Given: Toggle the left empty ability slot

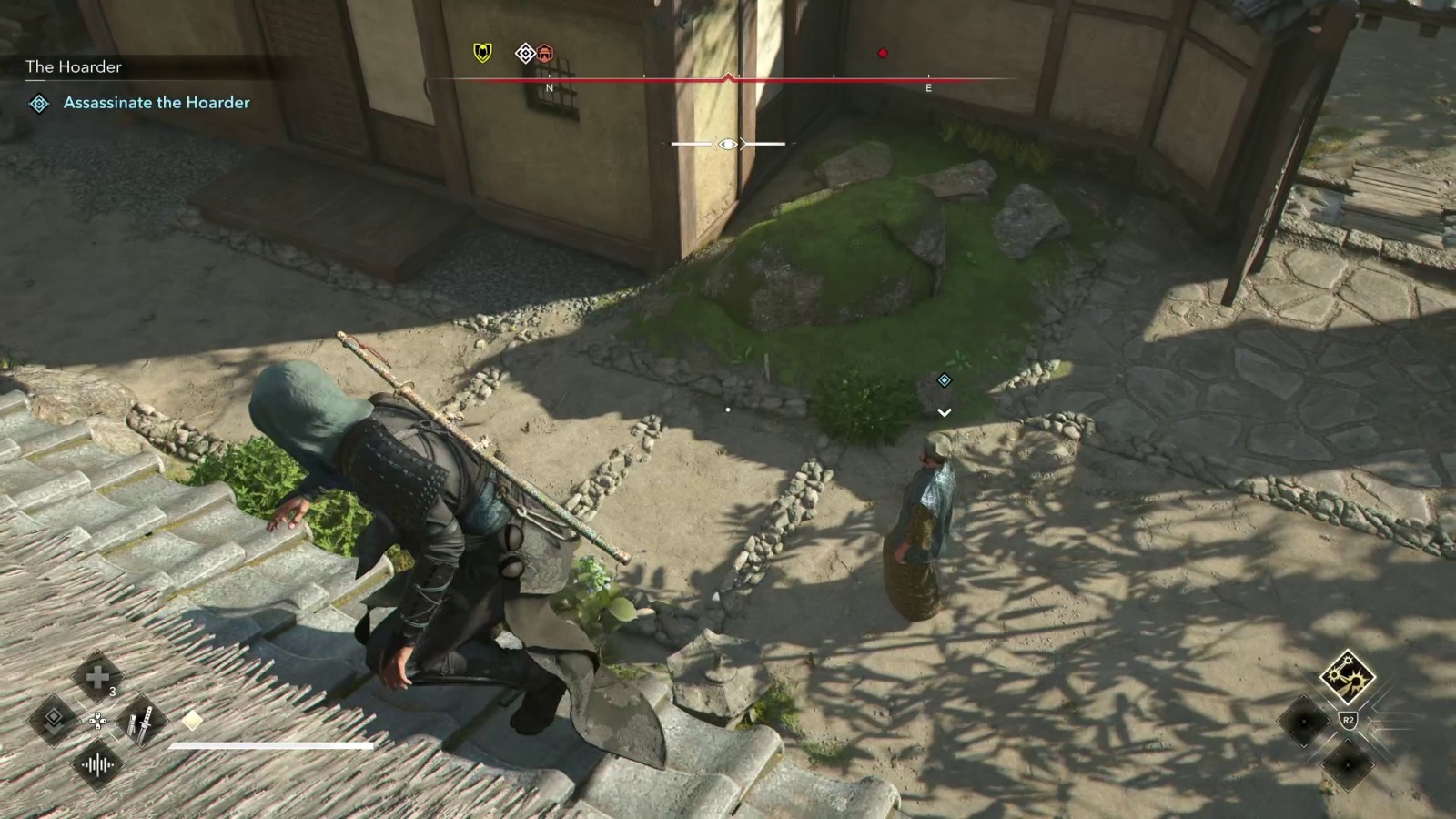Looking at the screenshot, I should [1304, 721].
